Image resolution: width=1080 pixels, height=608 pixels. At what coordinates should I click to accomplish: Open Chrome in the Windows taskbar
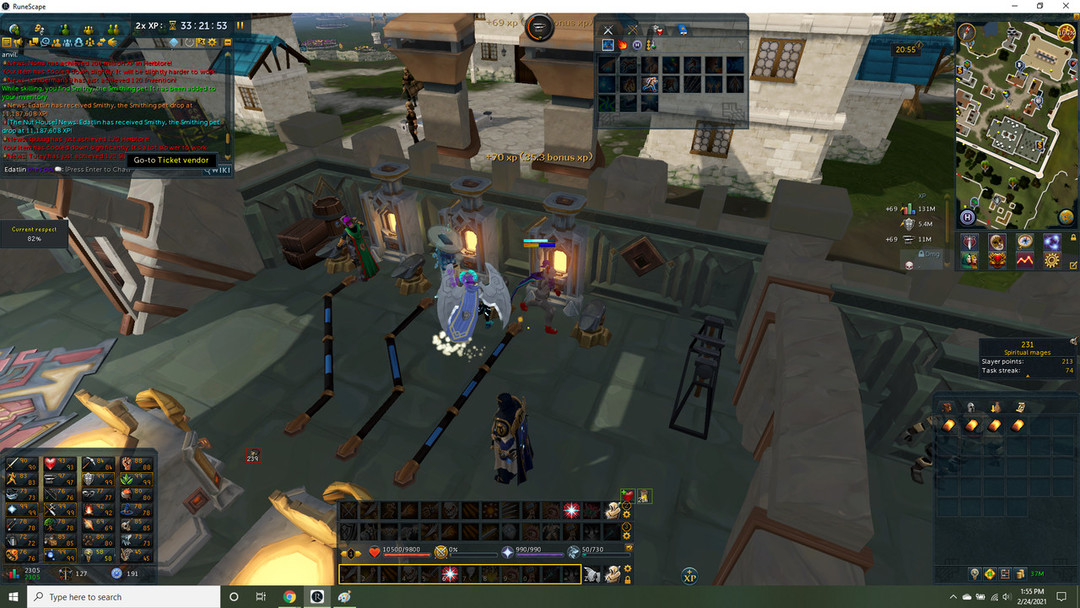[x=289, y=597]
